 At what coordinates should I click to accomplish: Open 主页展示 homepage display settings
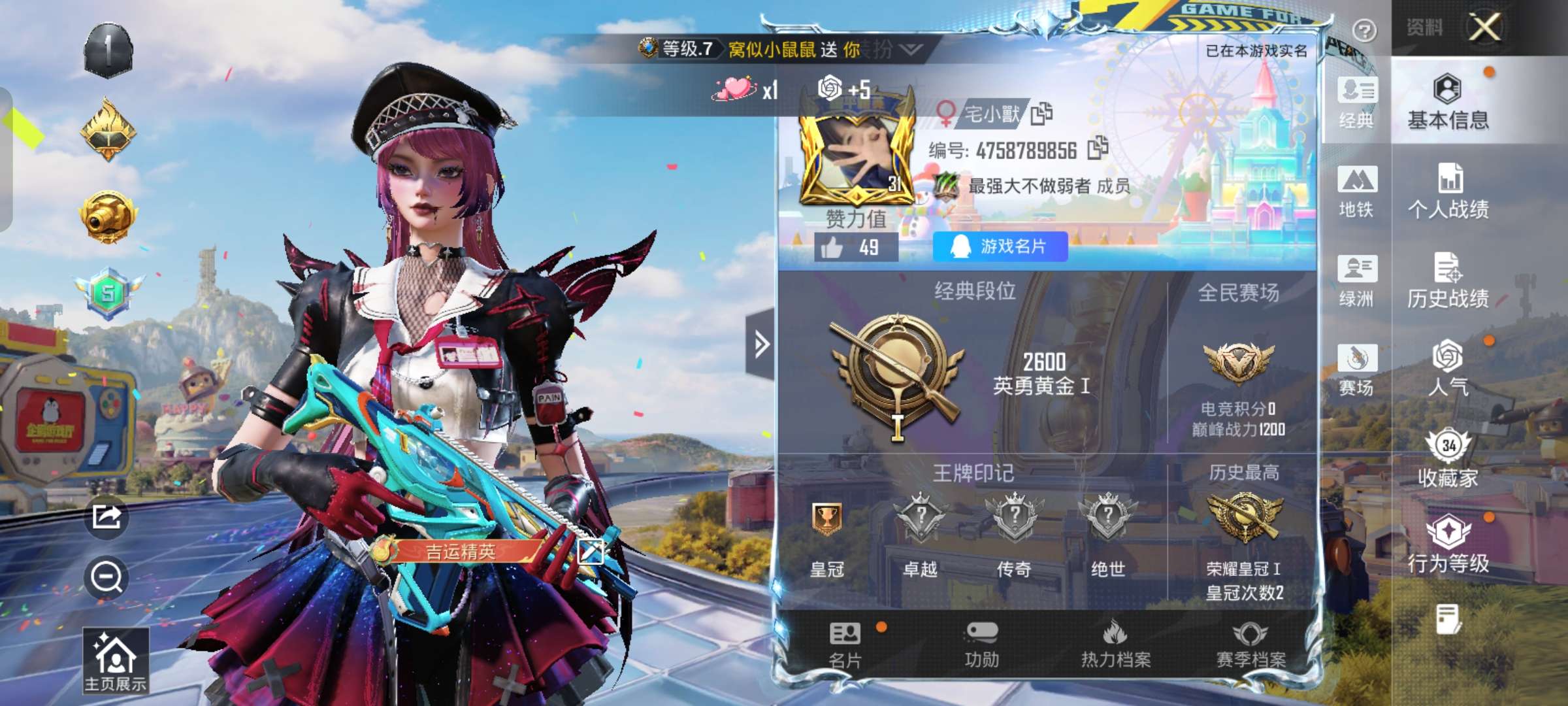click(116, 660)
